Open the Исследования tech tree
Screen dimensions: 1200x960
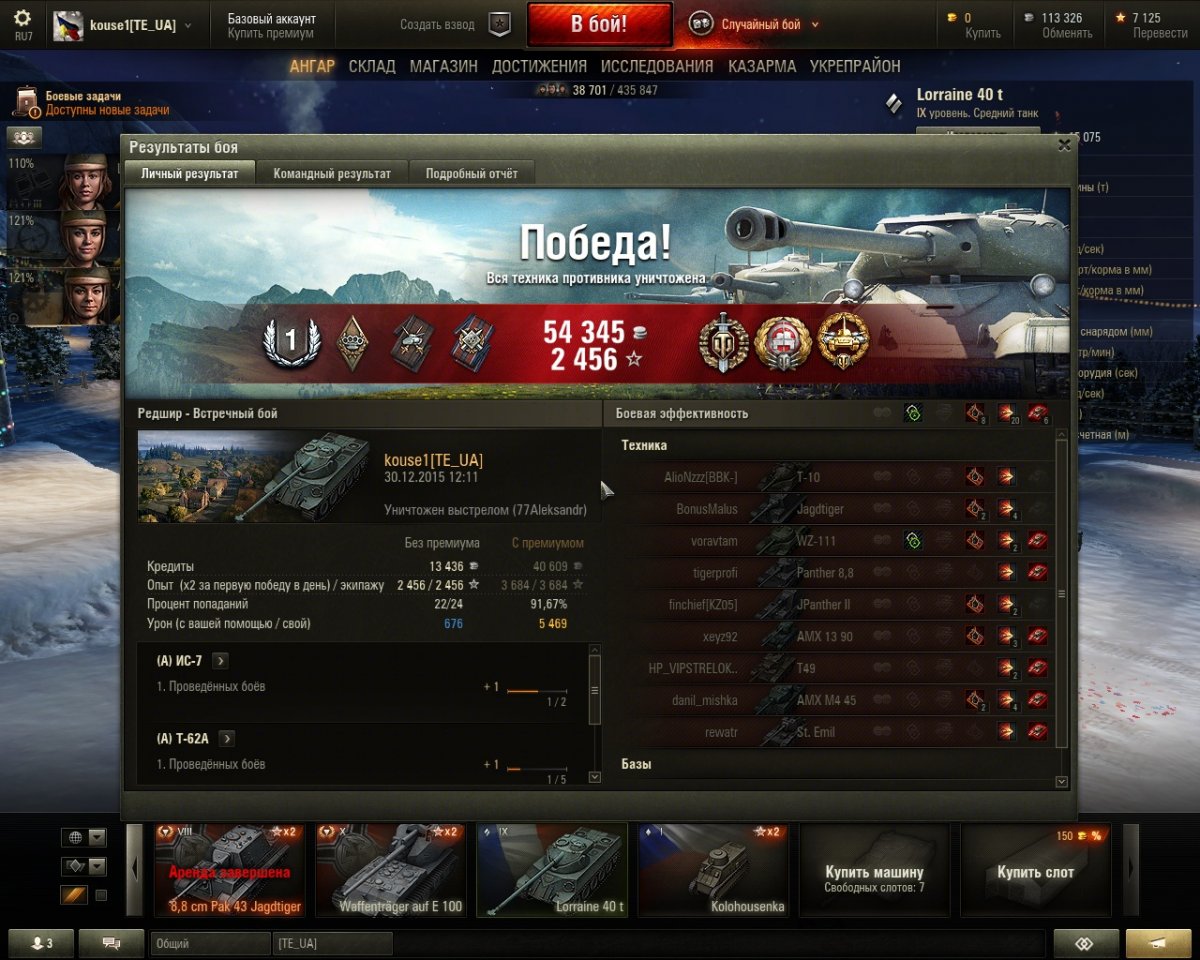[x=657, y=66]
